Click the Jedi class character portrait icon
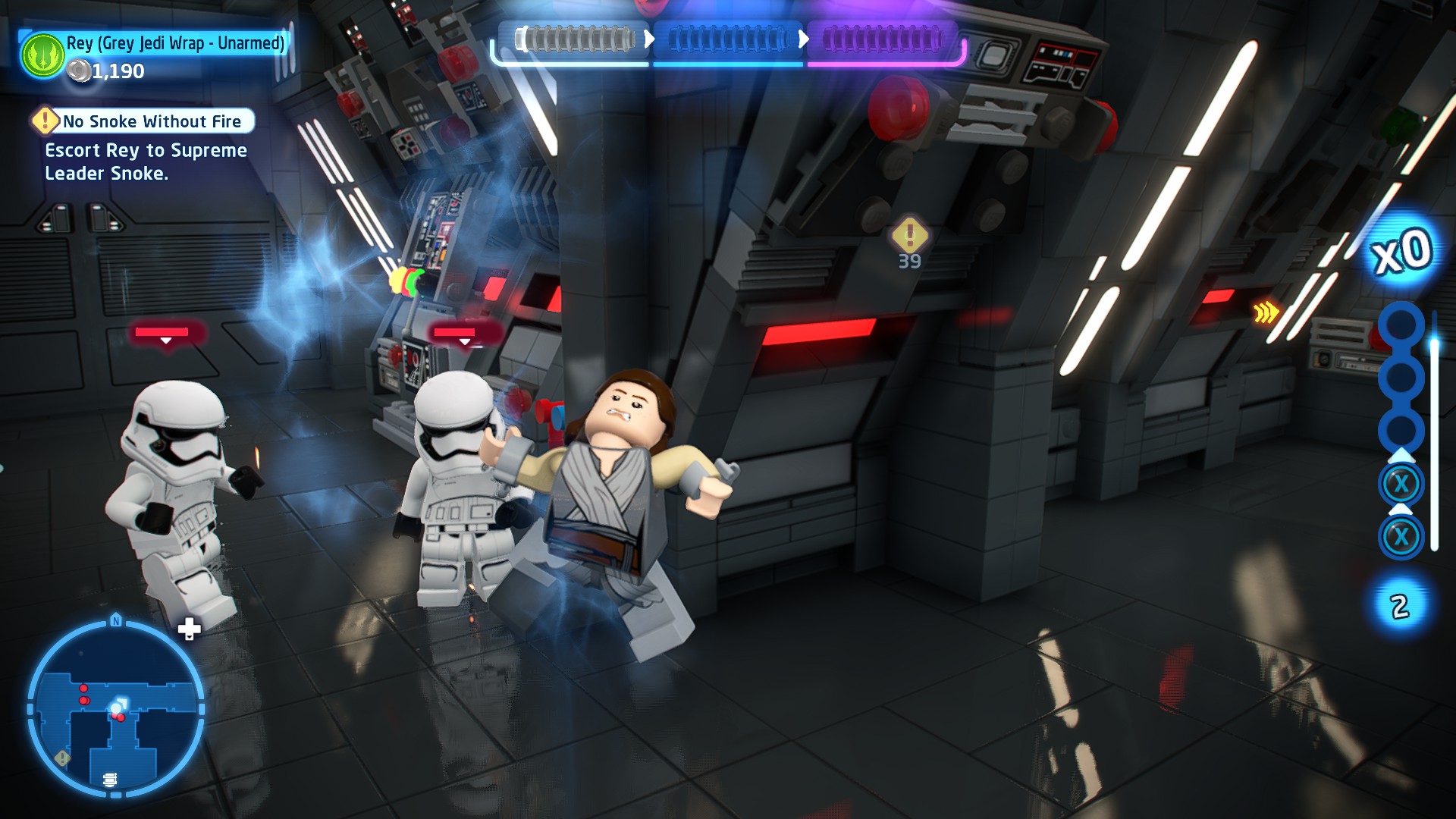Screen dimensions: 1456x819 click(43, 55)
